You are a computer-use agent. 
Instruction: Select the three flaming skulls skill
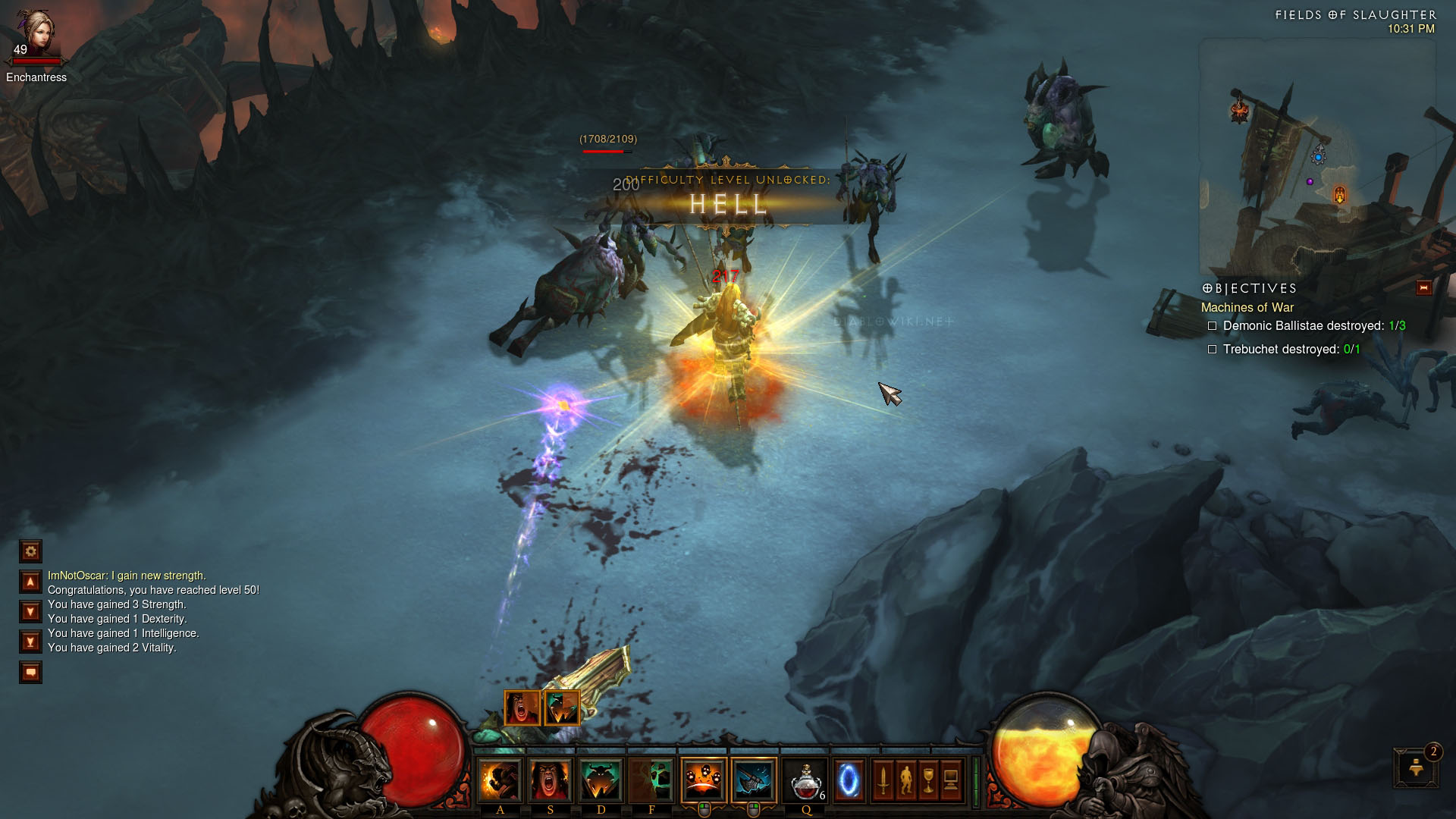tap(704, 780)
